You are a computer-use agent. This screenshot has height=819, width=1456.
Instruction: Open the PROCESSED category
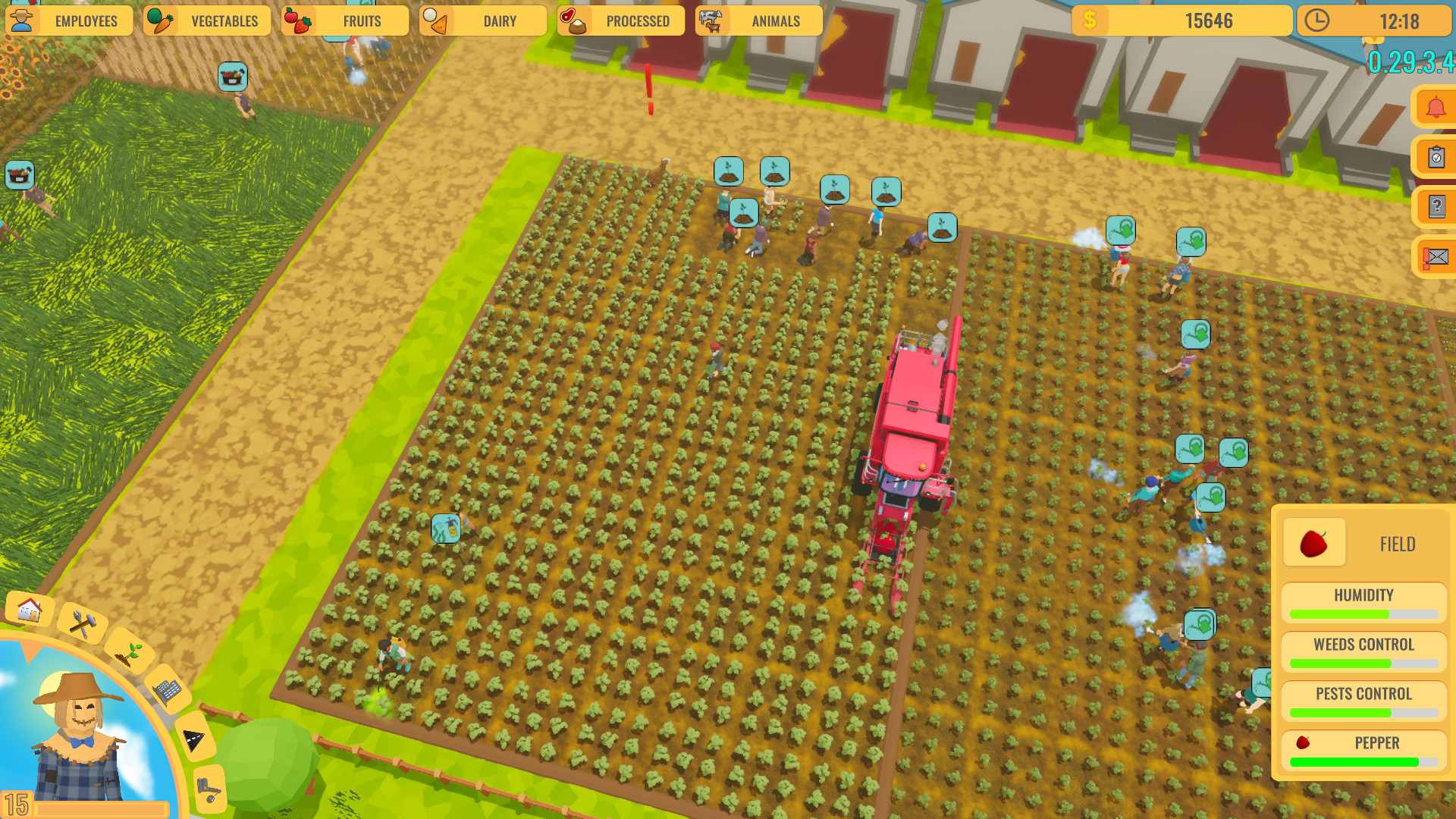pyautogui.click(x=620, y=20)
